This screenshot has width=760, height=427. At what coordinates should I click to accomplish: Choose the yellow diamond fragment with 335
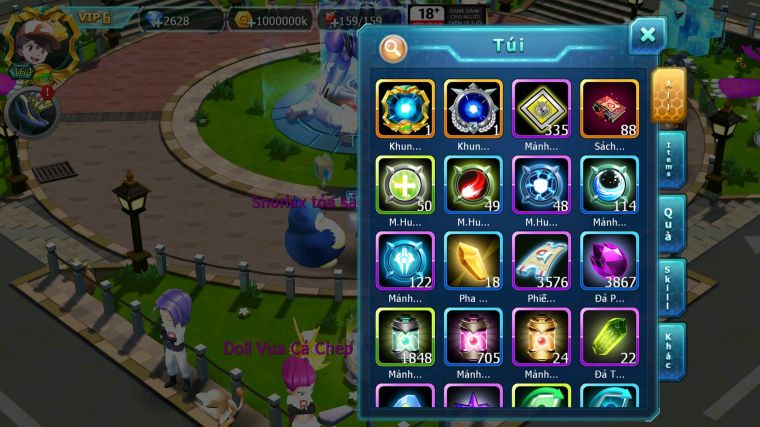tap(541, 108)
